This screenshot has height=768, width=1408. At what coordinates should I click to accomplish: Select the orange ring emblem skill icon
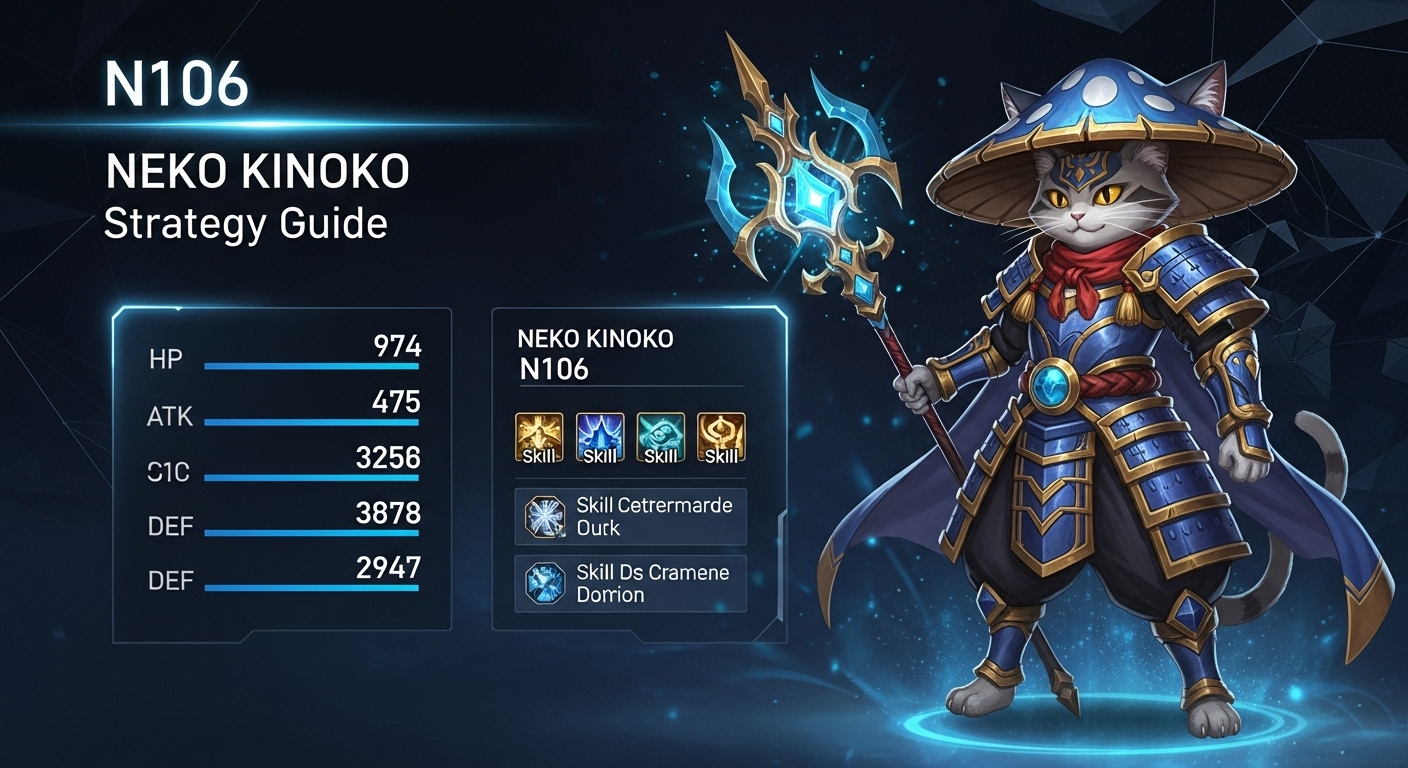point(721,437)
